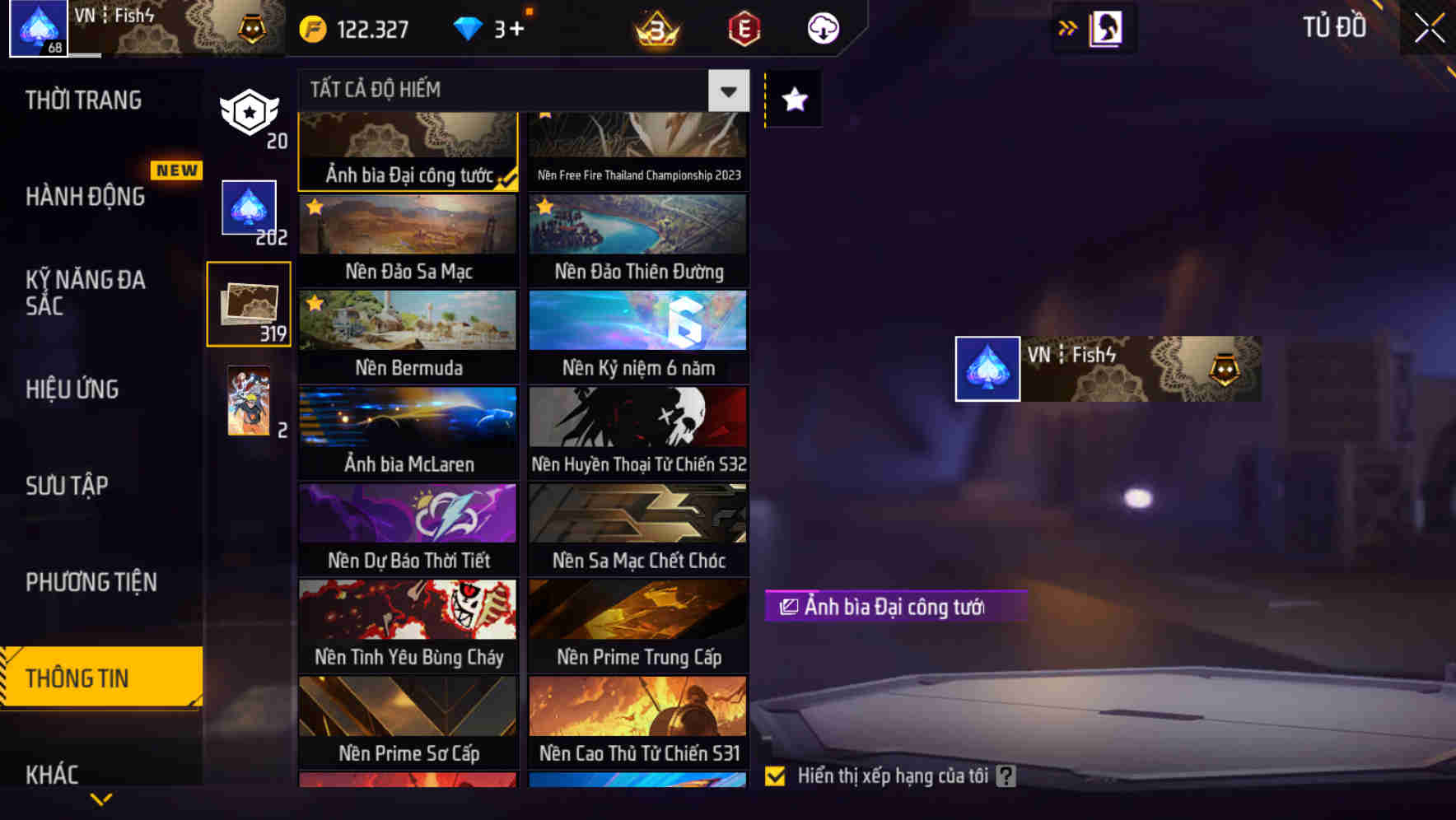
Task: Click the star favorites filter icon
Action: point(792,100)
